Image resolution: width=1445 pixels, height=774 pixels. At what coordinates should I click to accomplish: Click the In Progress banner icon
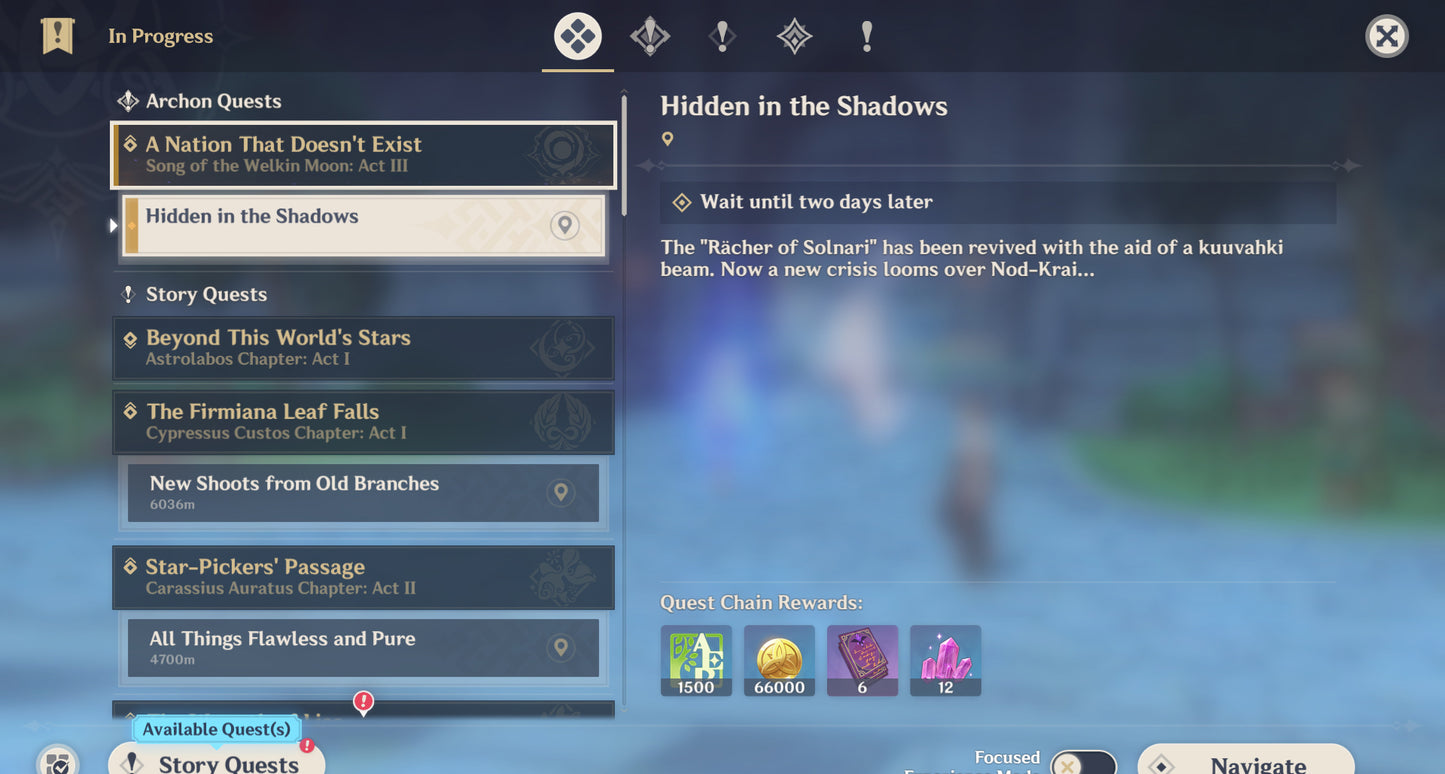tap(58, 36)
